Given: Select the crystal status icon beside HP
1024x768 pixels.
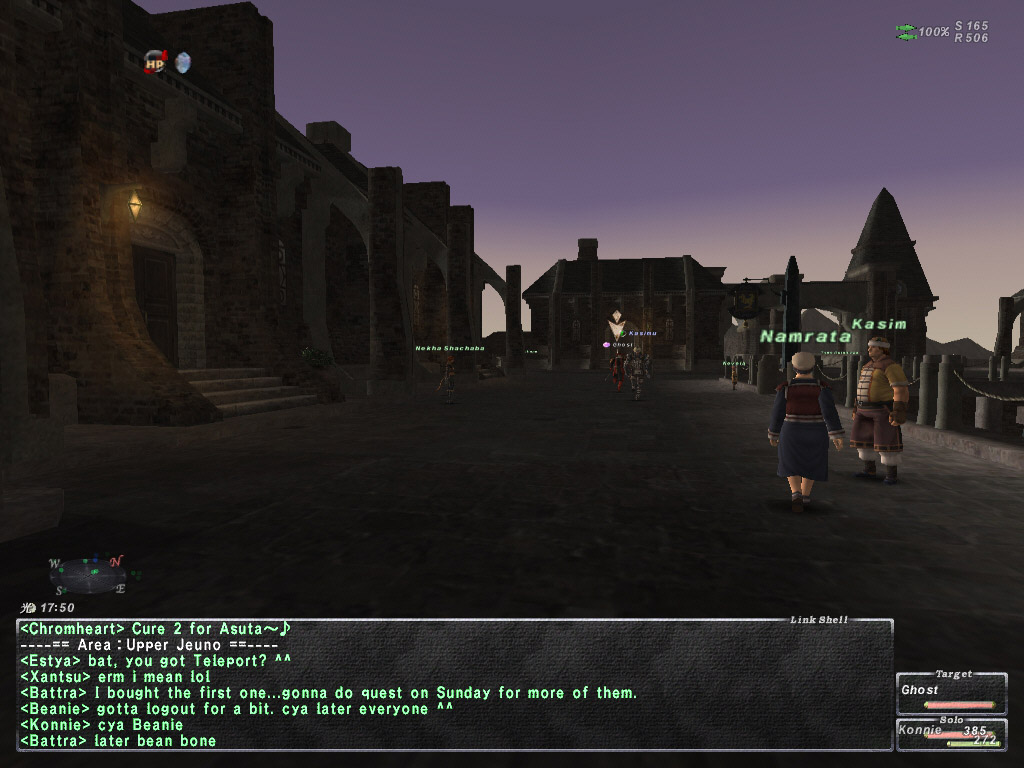Looking at the screenshot, I should pyautogui.click(x=182, y=63).
